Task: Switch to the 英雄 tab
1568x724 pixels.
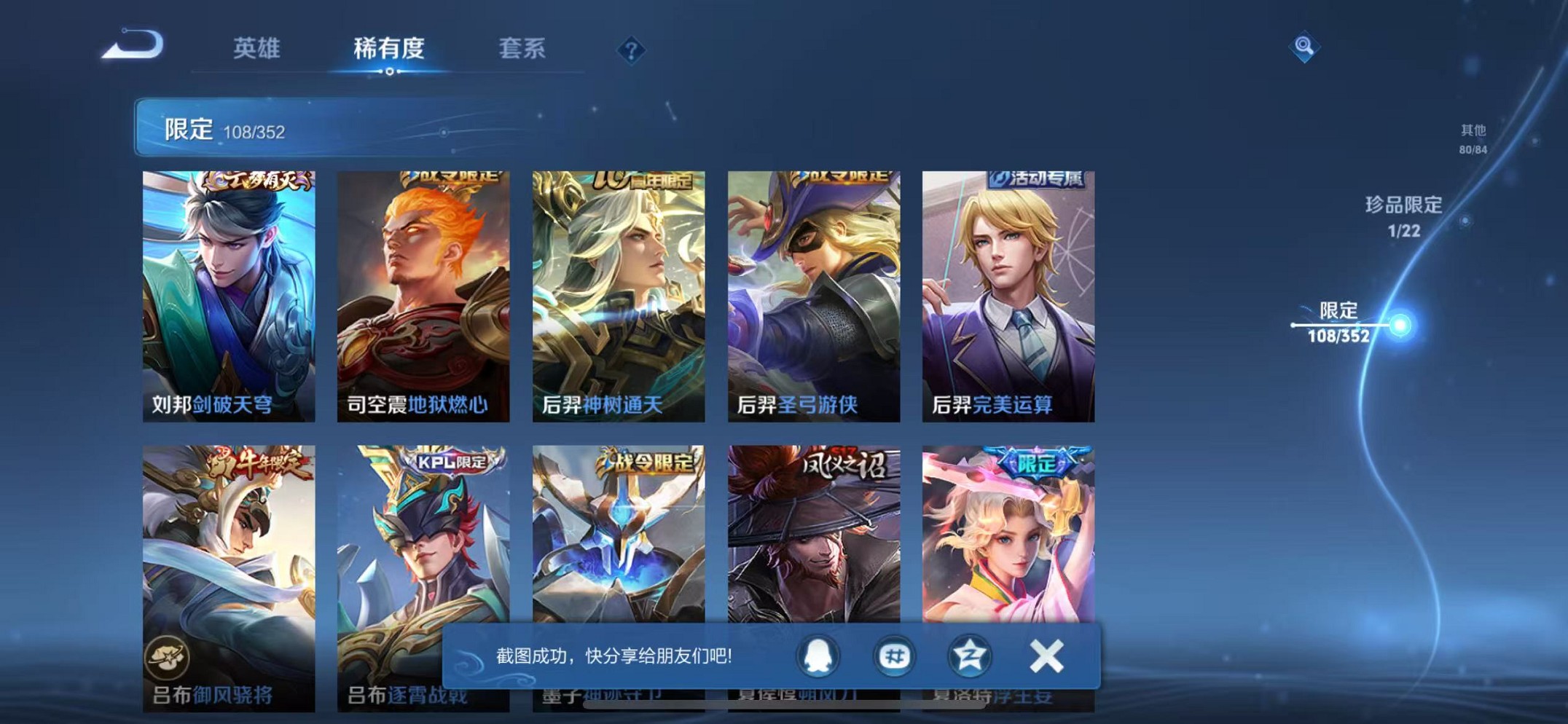Action: [x=256, y=50]
